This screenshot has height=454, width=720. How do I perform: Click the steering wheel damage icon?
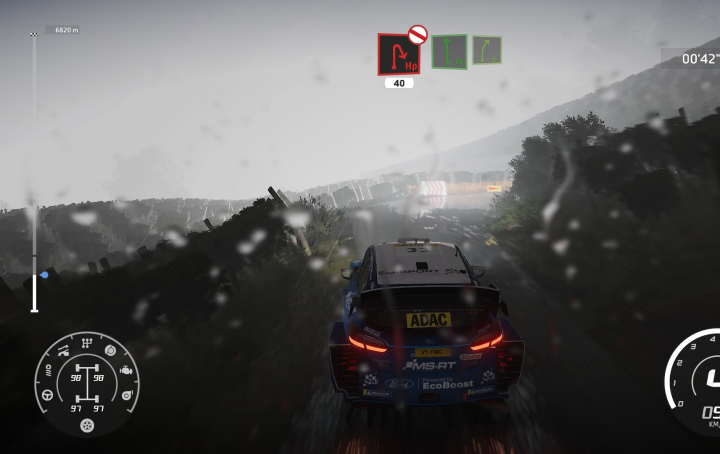coord(48,397)
